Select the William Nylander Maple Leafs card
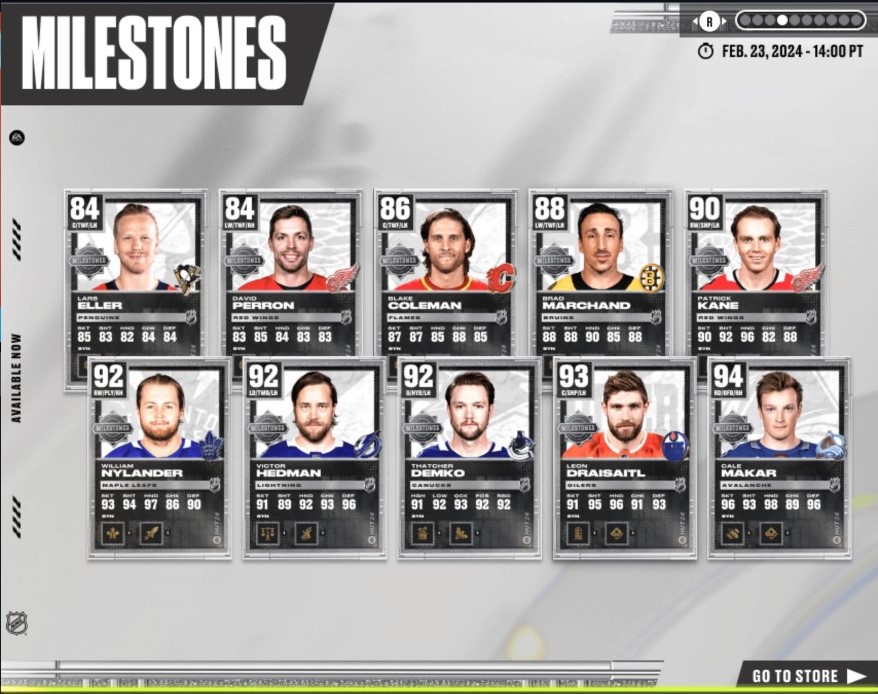Image resolution: width=878 pixels, height=694 pixels. pyautogui.click(x=158, y=455)
